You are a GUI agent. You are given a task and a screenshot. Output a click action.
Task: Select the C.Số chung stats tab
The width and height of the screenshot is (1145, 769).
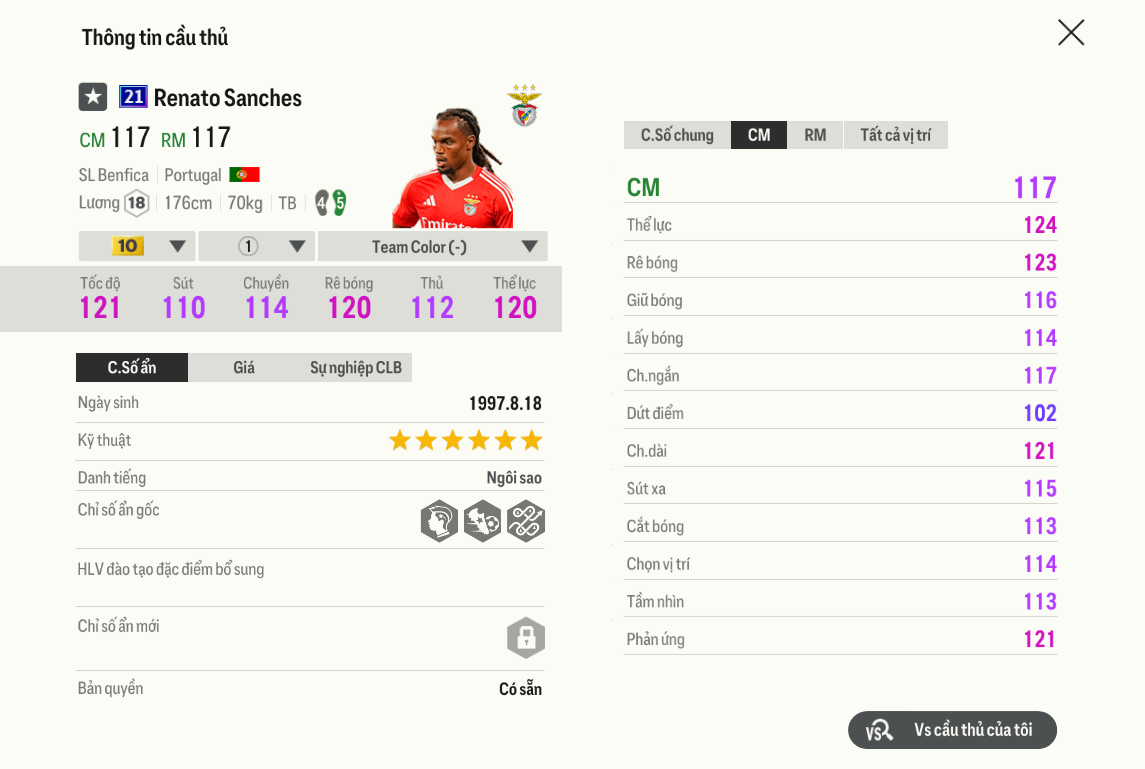point(677,135)
